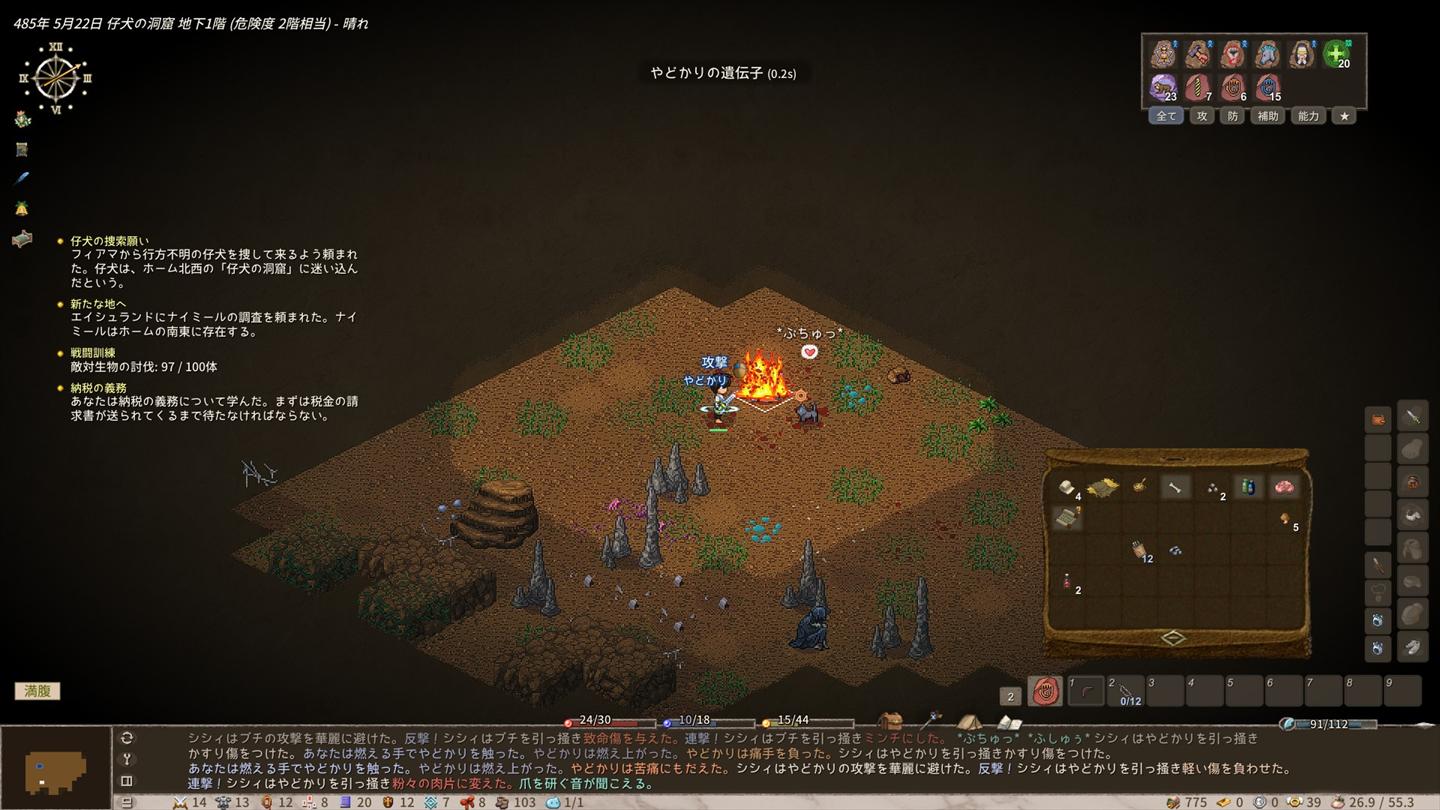The width and height of the screenshot is (1440, 810).
Task: Select the red potion in the inventory
Action: click(x=1067, y=580)
